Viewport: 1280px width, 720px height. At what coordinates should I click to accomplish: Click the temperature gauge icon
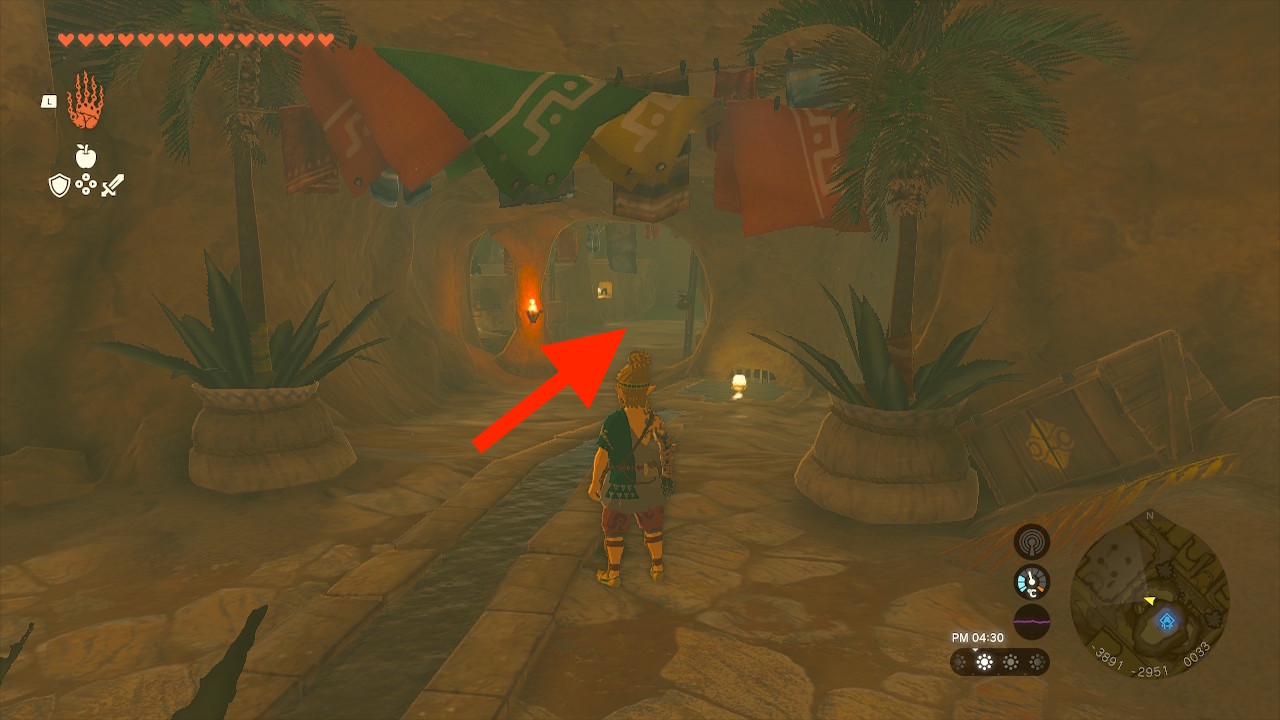tap(1032, 582)
